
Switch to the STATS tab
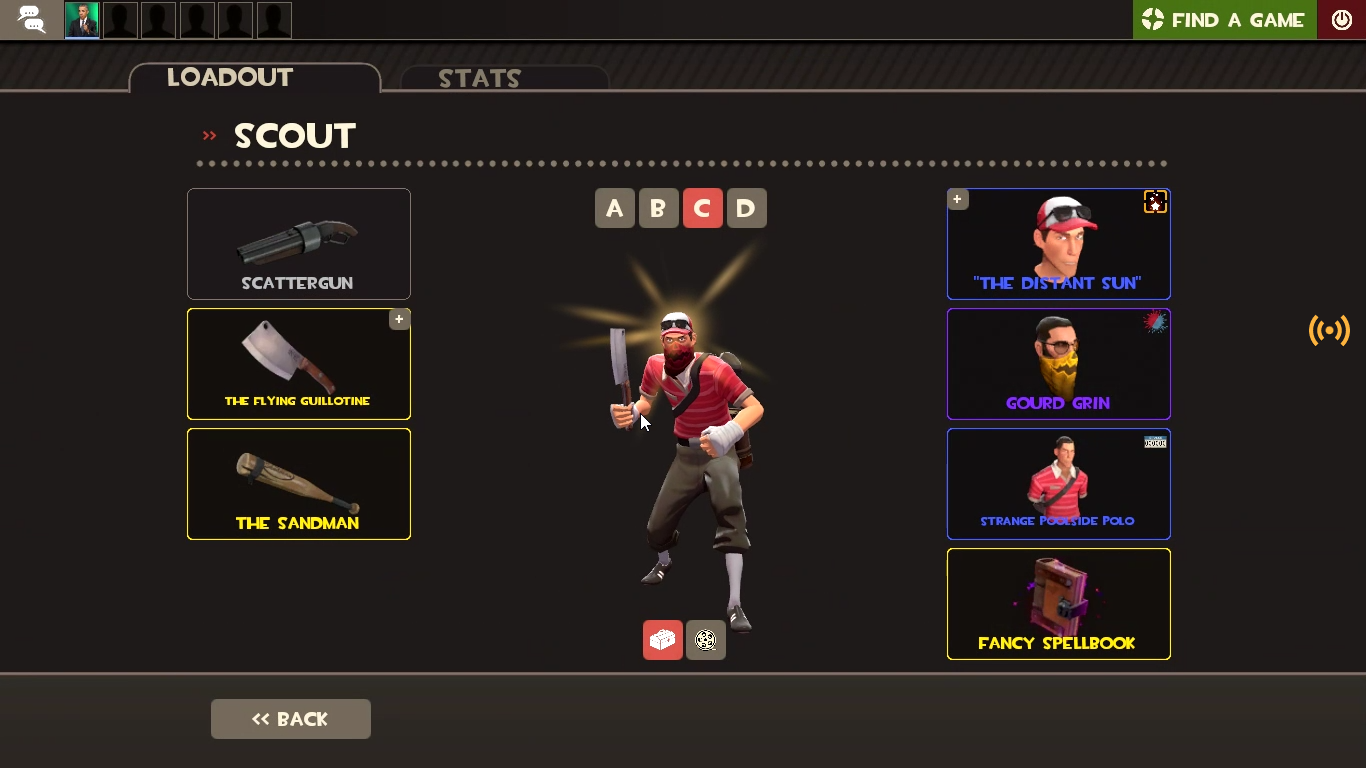[x=480, y=79]
